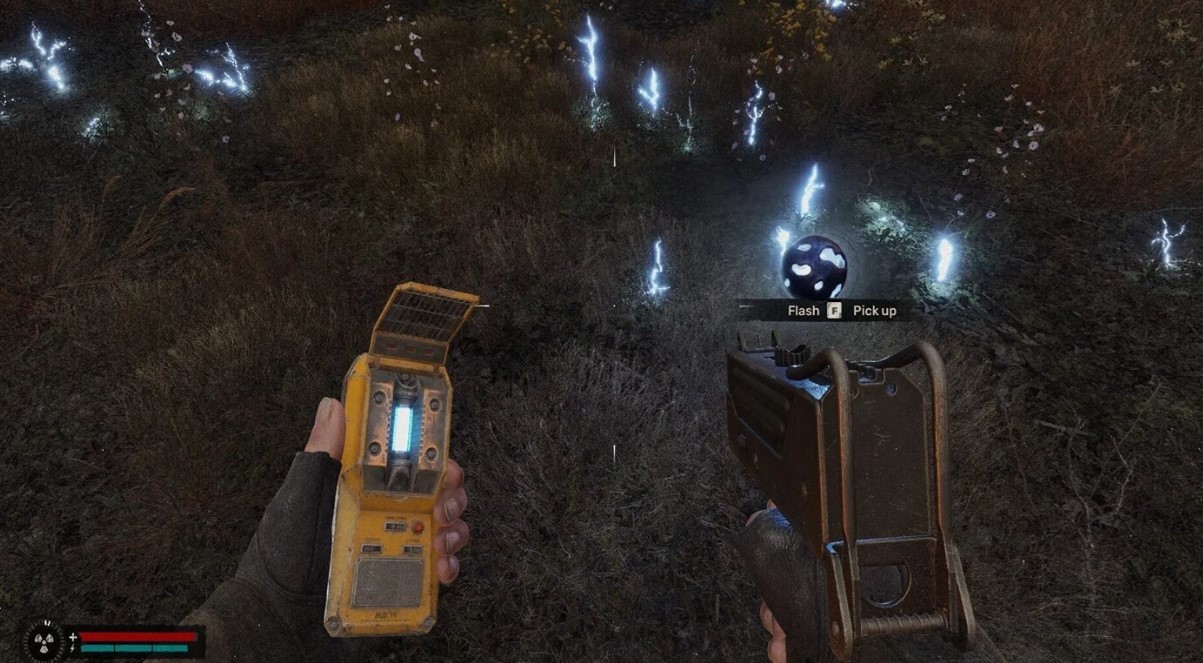Click the radiation status icon
Image resolution: width=1203 pixels, height=663 pixels.
coord(44,641)
